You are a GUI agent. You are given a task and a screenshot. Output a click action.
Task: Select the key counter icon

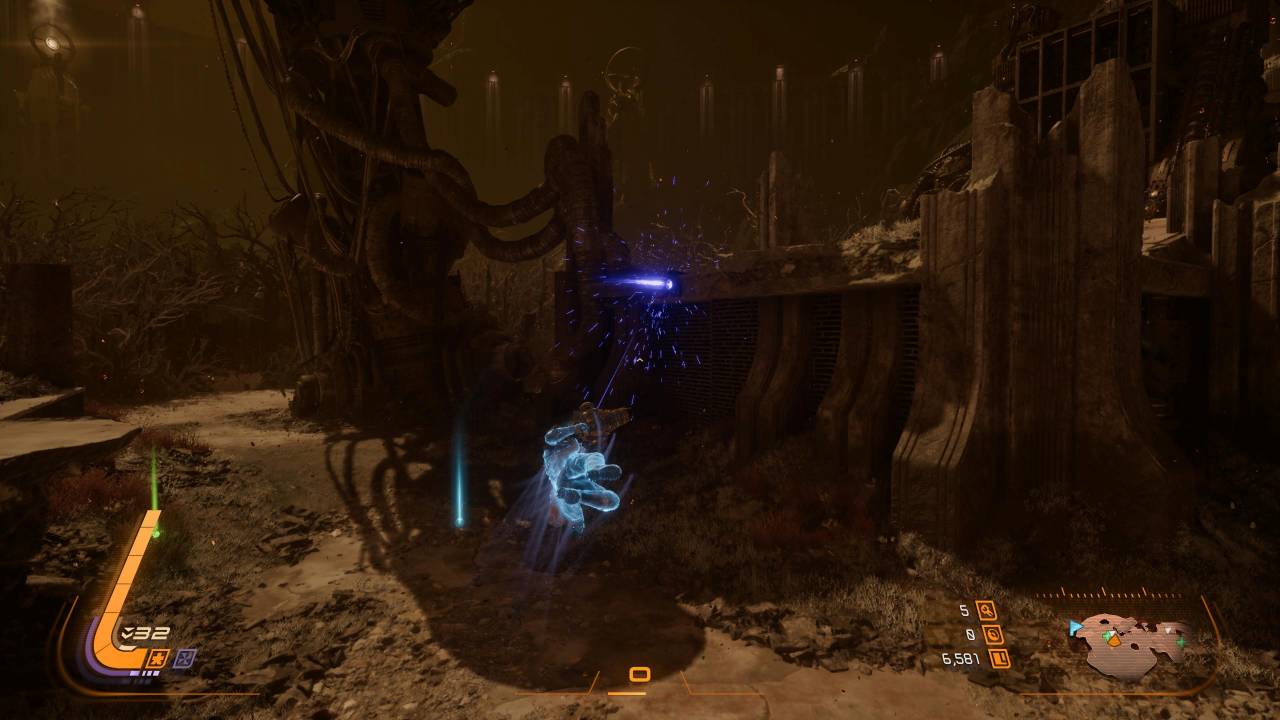pyautogui.click(x=987, y=610)
